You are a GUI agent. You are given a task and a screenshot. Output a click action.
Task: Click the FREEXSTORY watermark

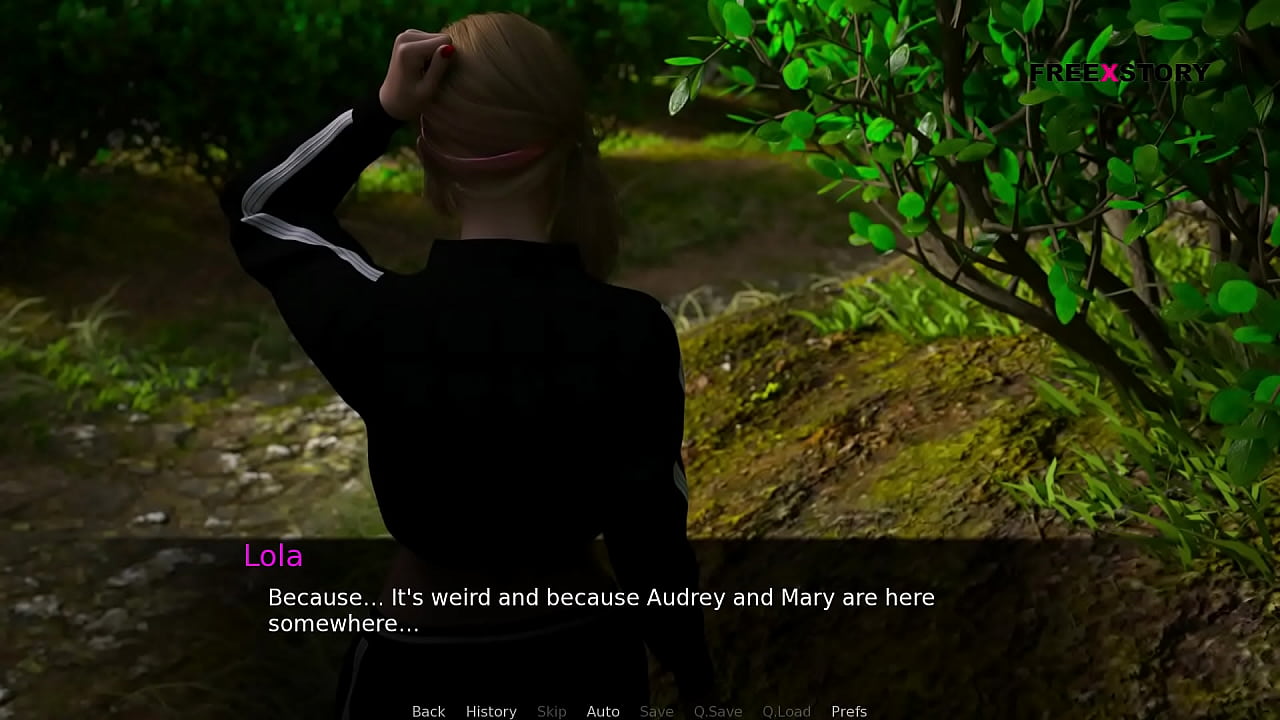pos(1120,72)
